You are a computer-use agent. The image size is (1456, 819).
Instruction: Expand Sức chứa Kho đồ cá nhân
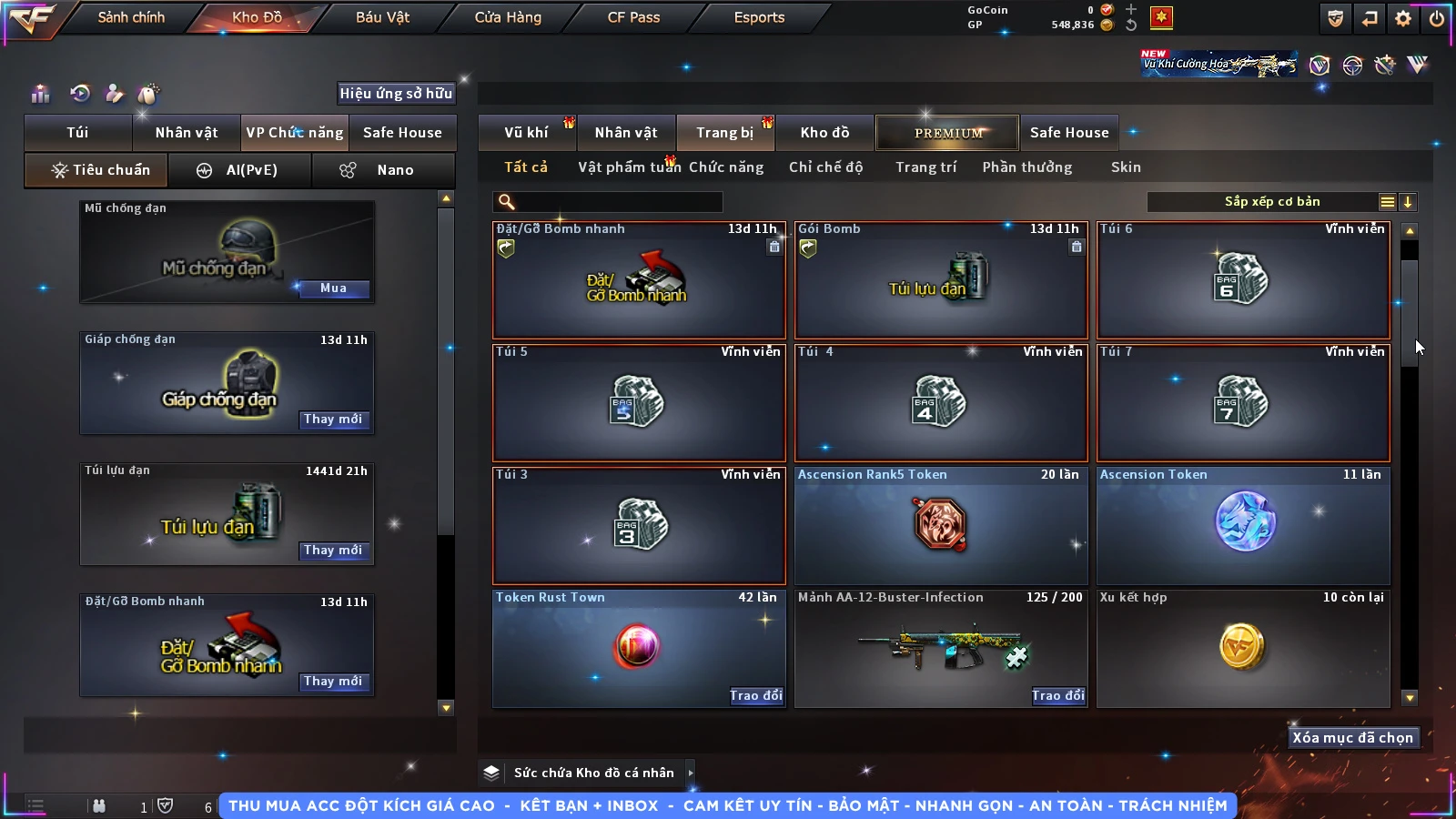[691, 773]
